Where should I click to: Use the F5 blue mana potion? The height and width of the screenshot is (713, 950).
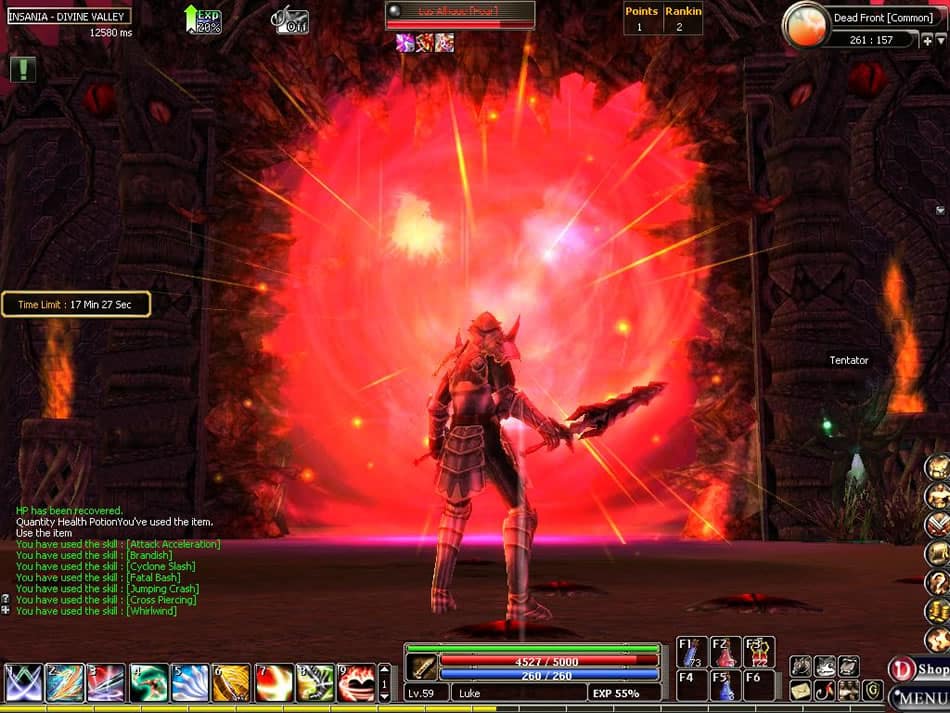726,685
